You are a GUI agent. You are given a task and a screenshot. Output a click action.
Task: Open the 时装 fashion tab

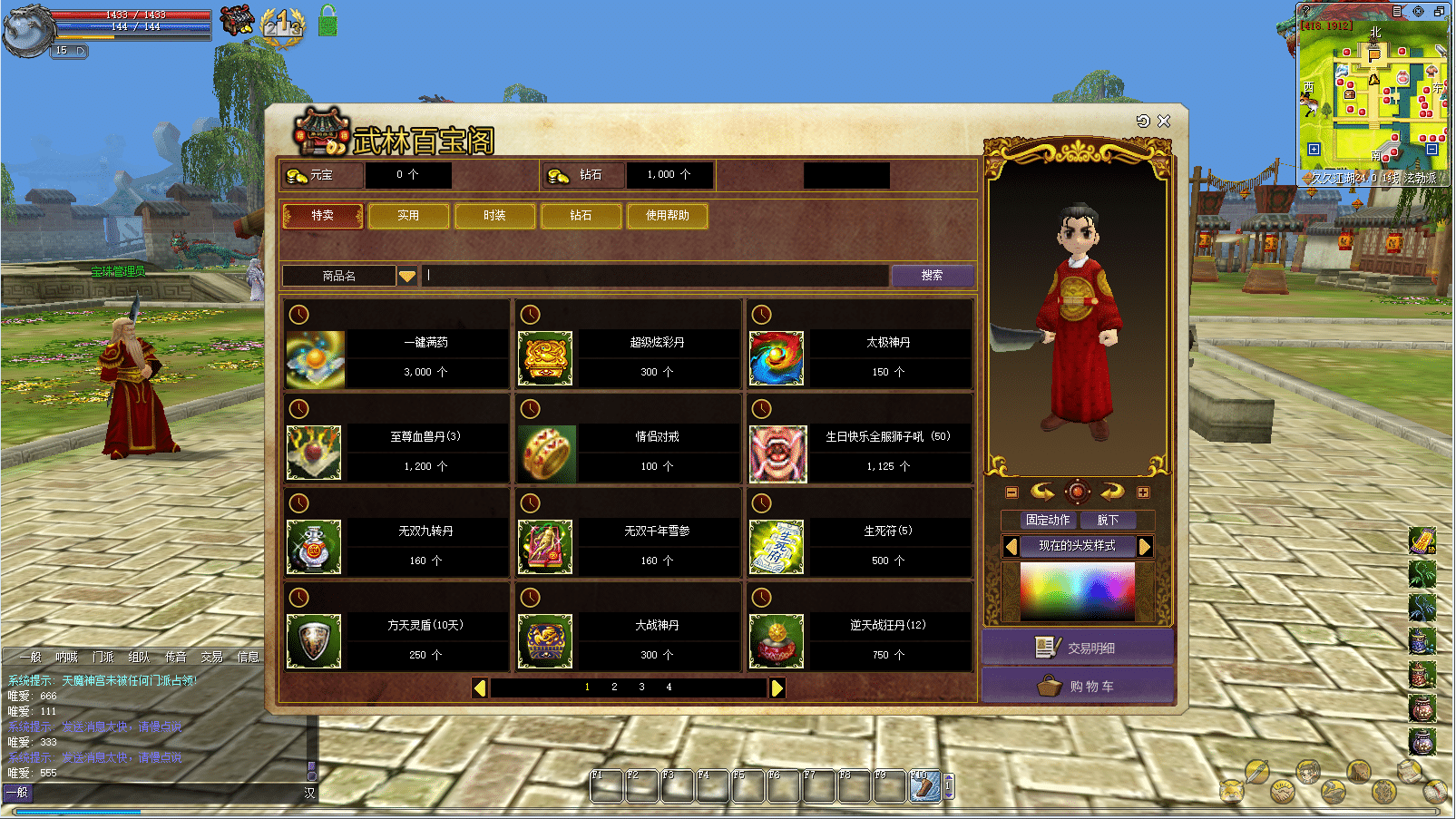494,216
